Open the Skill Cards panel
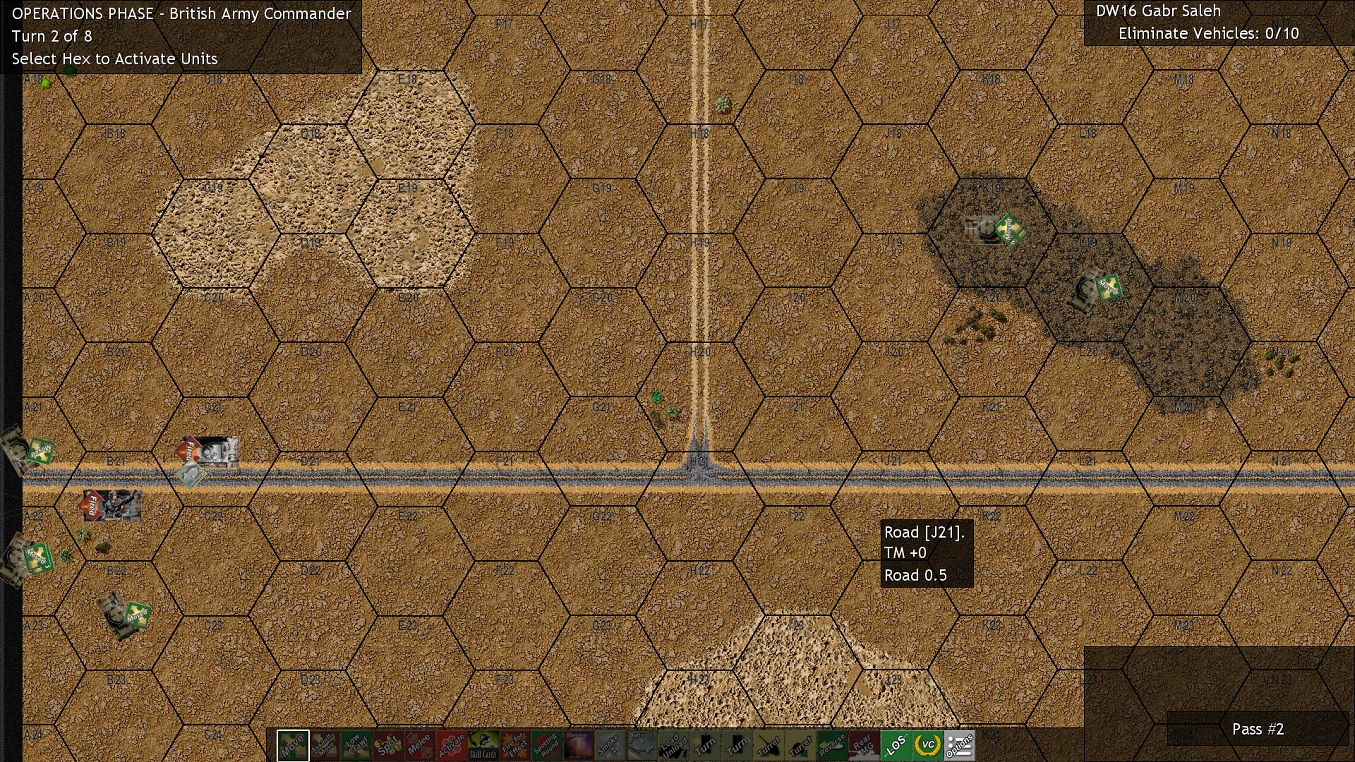This screenshot has height=762, width=1355. click(482, 746)
